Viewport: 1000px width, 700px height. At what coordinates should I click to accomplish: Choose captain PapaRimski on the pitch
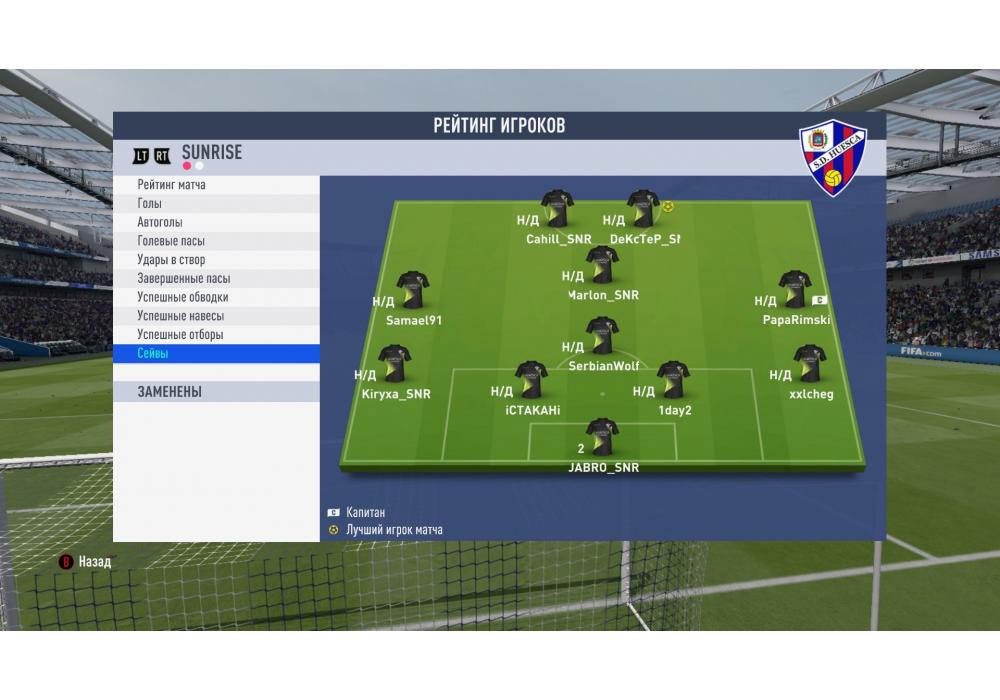point(795,290)
